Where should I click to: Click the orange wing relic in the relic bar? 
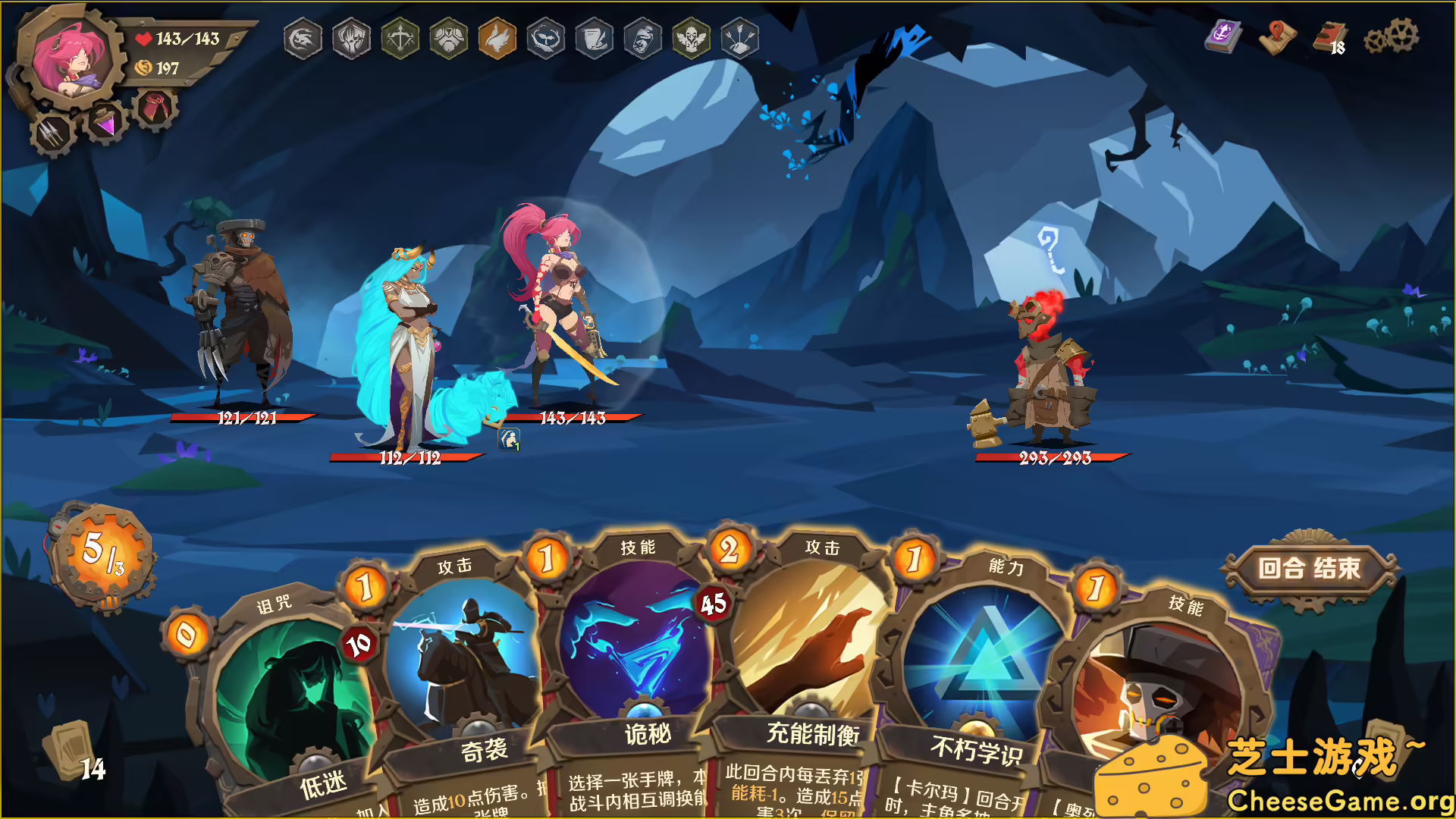coord(496,39)
